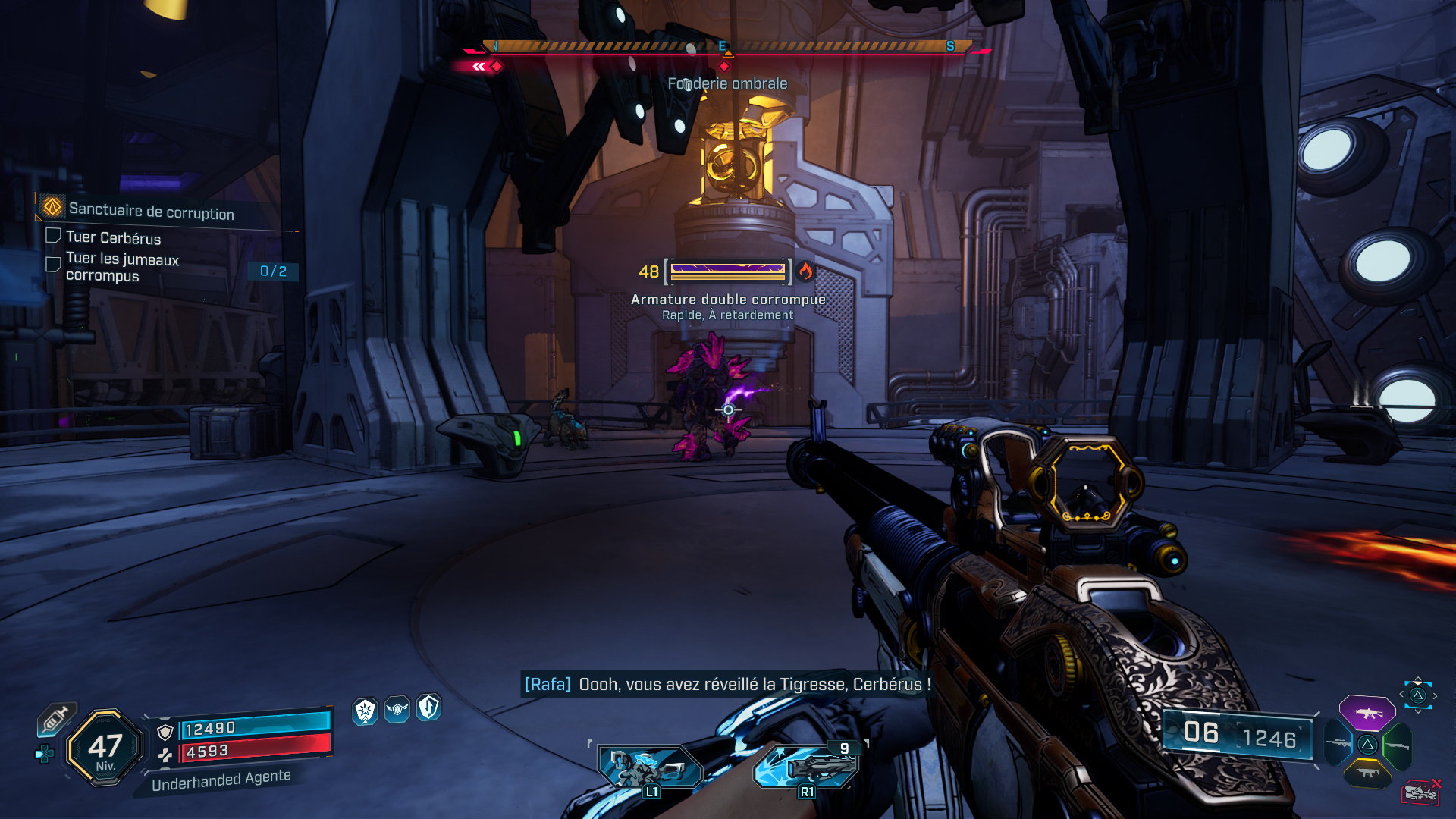Screen dimensions: 1456x819
Task: Activate the action skill icon above L1
Action: click(650, 767)
